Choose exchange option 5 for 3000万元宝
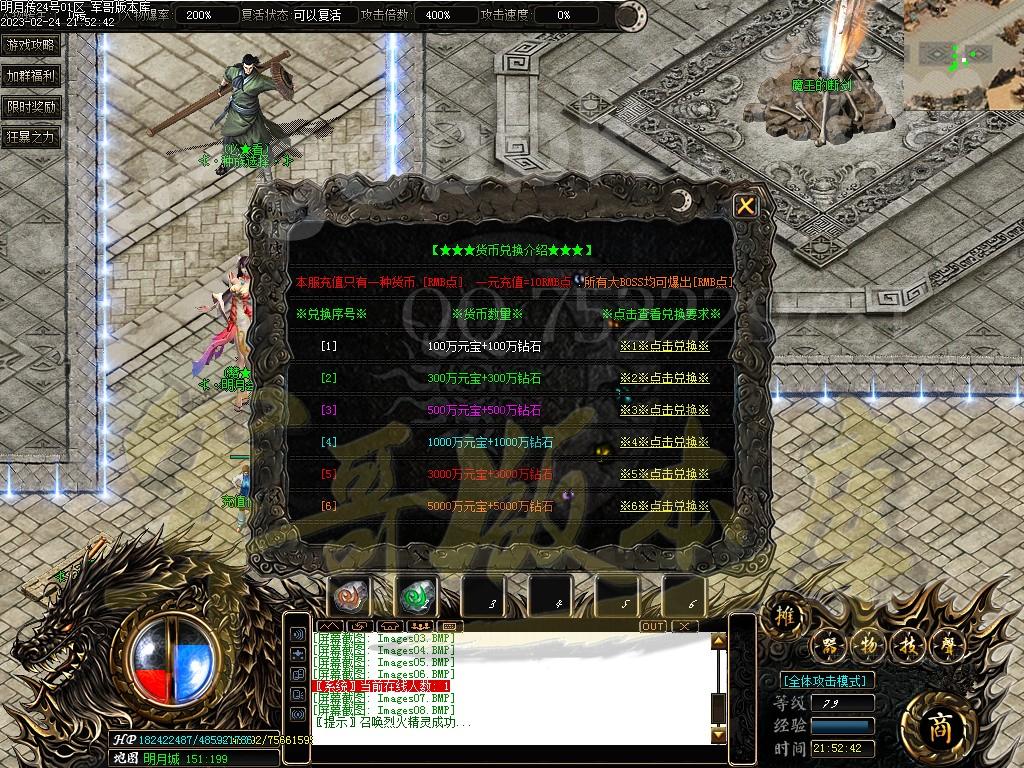Viewport: 1024px width, 768px height. click(x=664, y=474)
